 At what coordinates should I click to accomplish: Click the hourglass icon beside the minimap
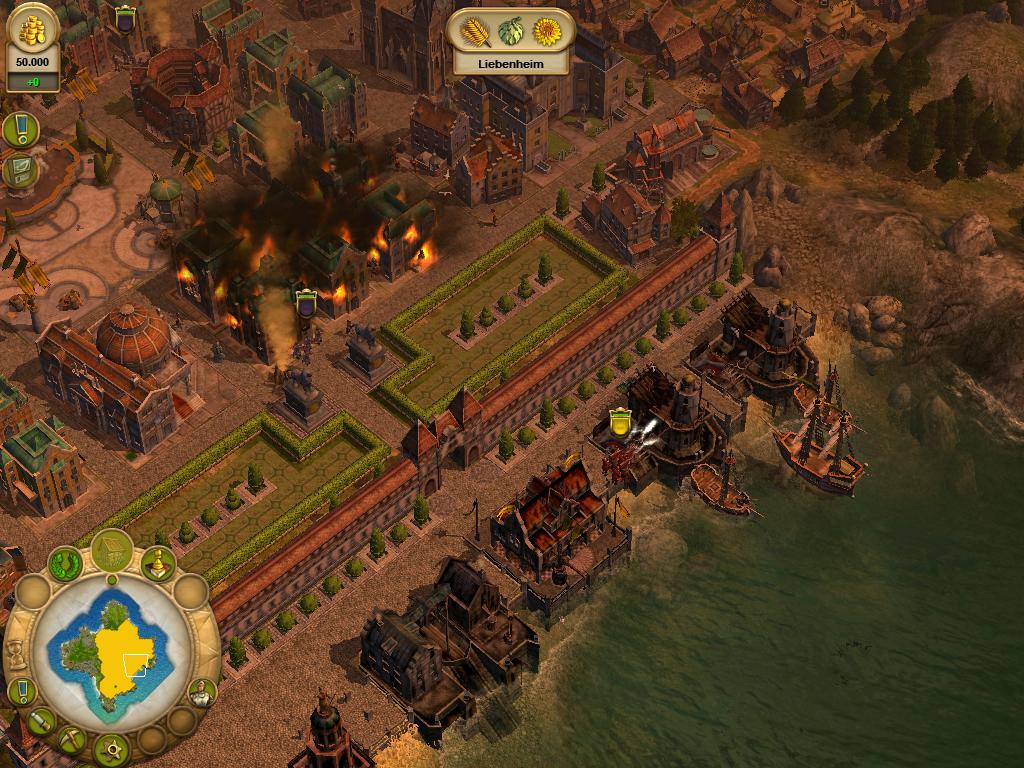(x=16, y=652)
